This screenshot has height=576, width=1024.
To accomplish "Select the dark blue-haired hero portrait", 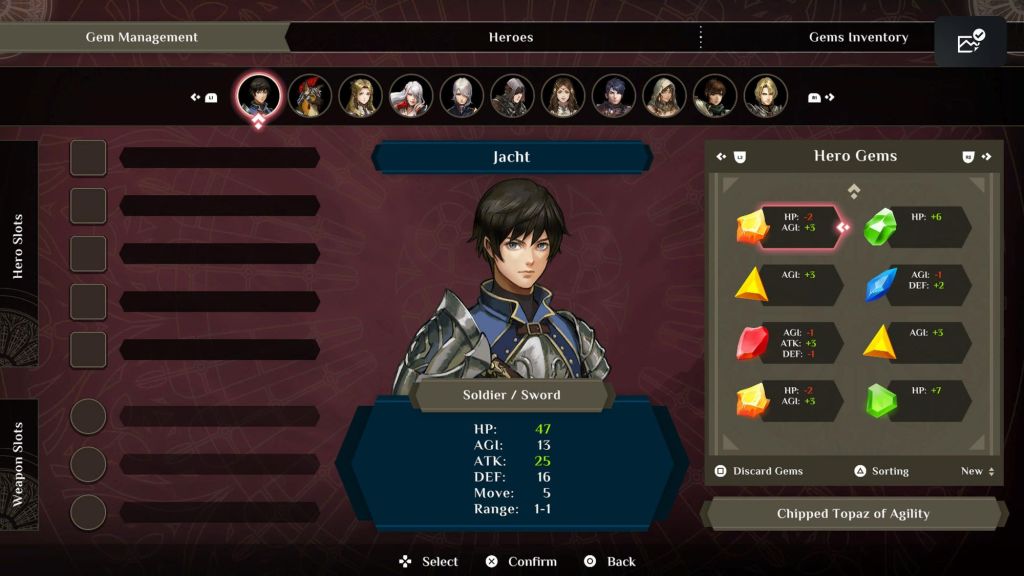I will 614,96.
